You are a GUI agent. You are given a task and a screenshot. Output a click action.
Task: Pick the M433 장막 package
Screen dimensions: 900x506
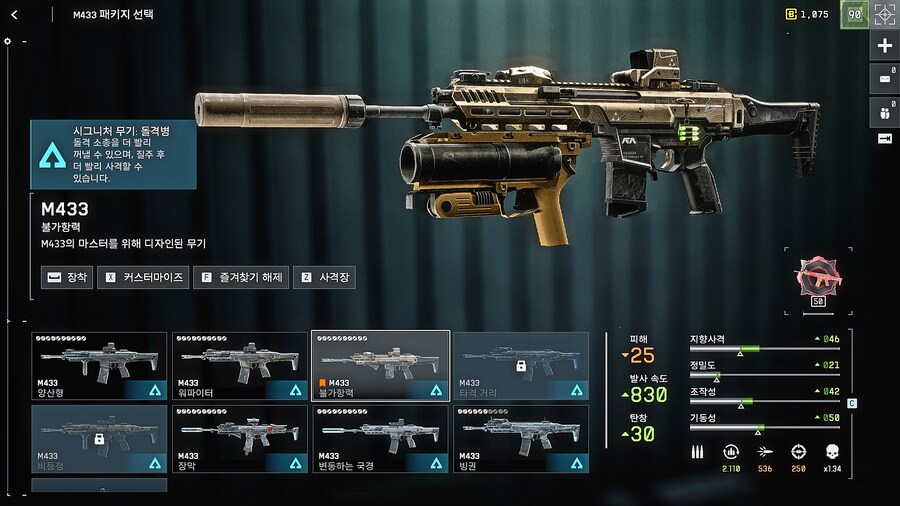point(240,439)
